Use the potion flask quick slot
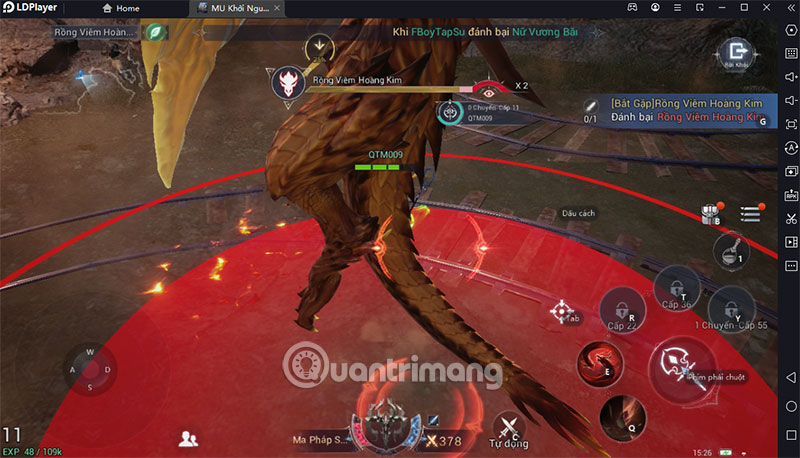The height and width of the screenshot is (458, 800). pos(732,248)
